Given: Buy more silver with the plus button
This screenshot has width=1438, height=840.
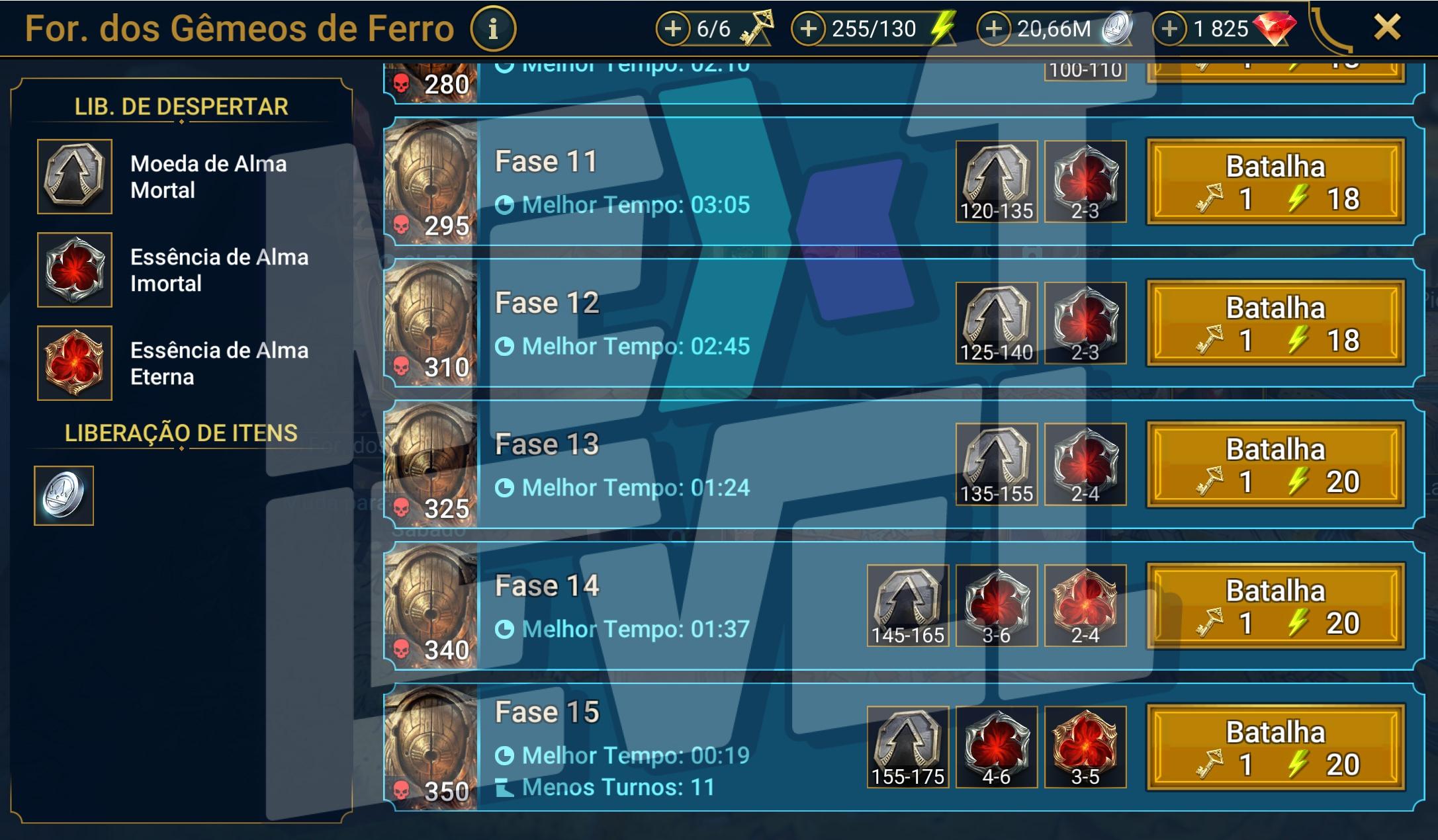Looking at the screenshot, I should [994, 29].
